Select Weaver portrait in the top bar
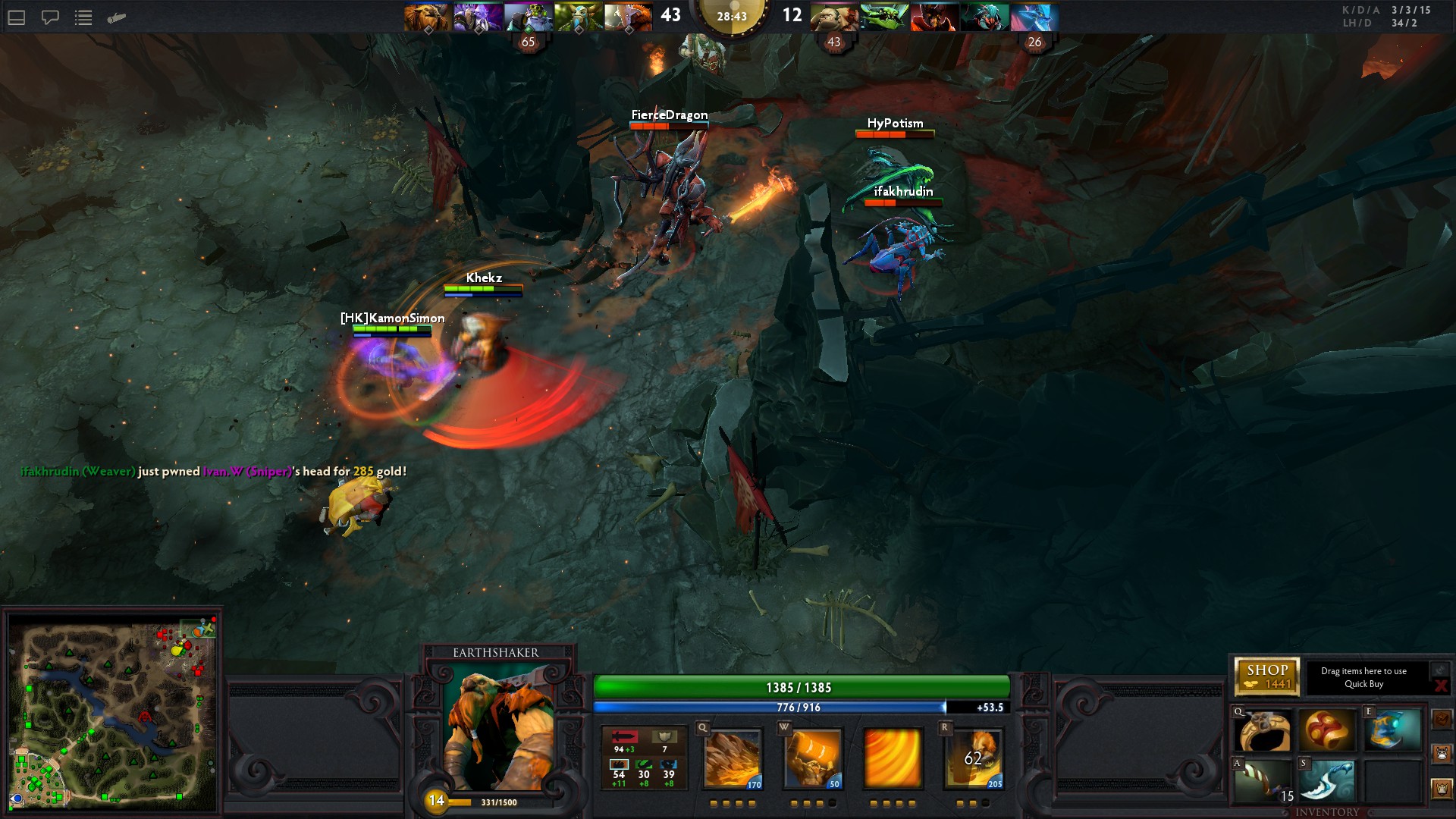The width and height of the screenshot is (1456, 819). pos(984,17)
